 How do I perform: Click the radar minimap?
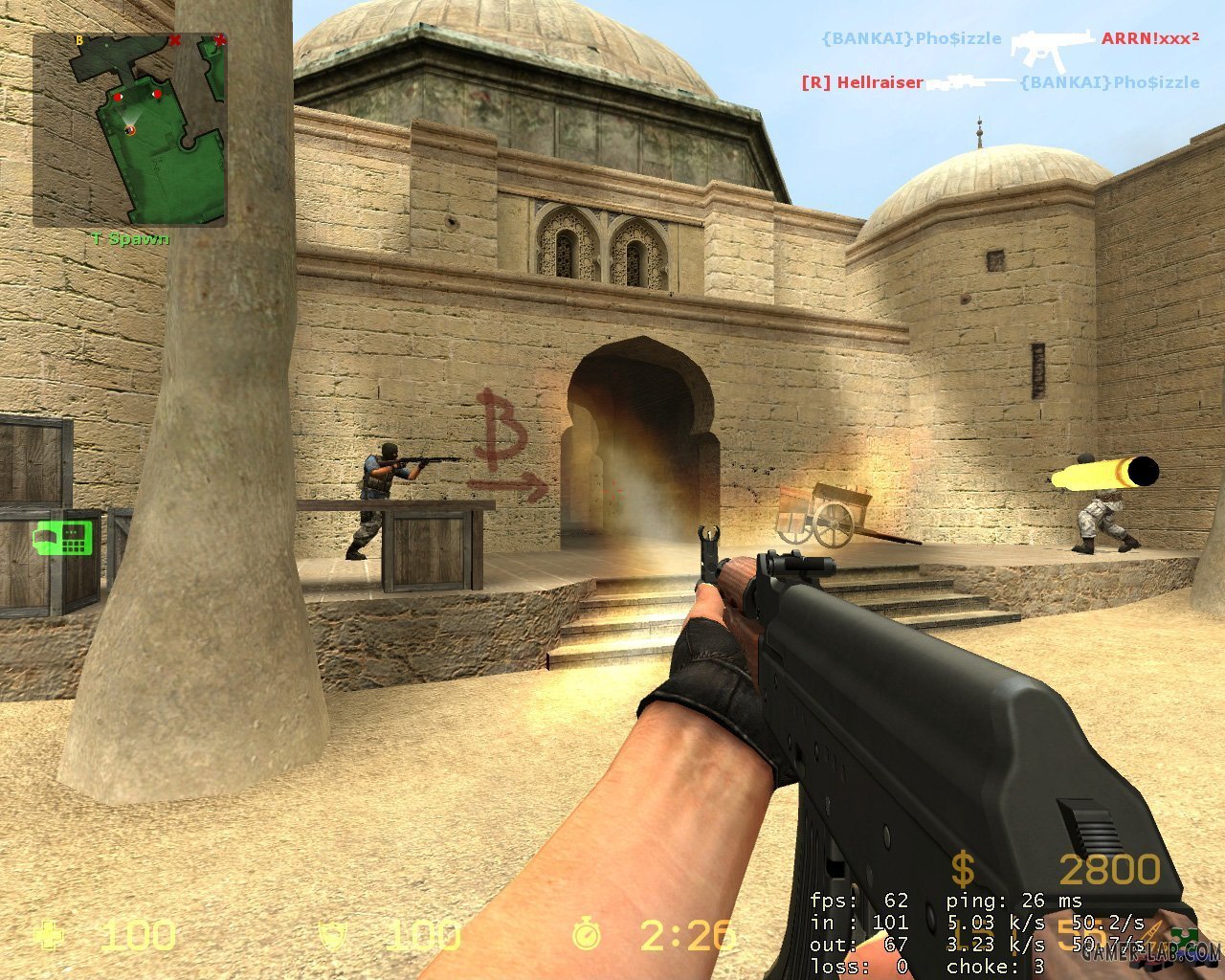point(130,130)
